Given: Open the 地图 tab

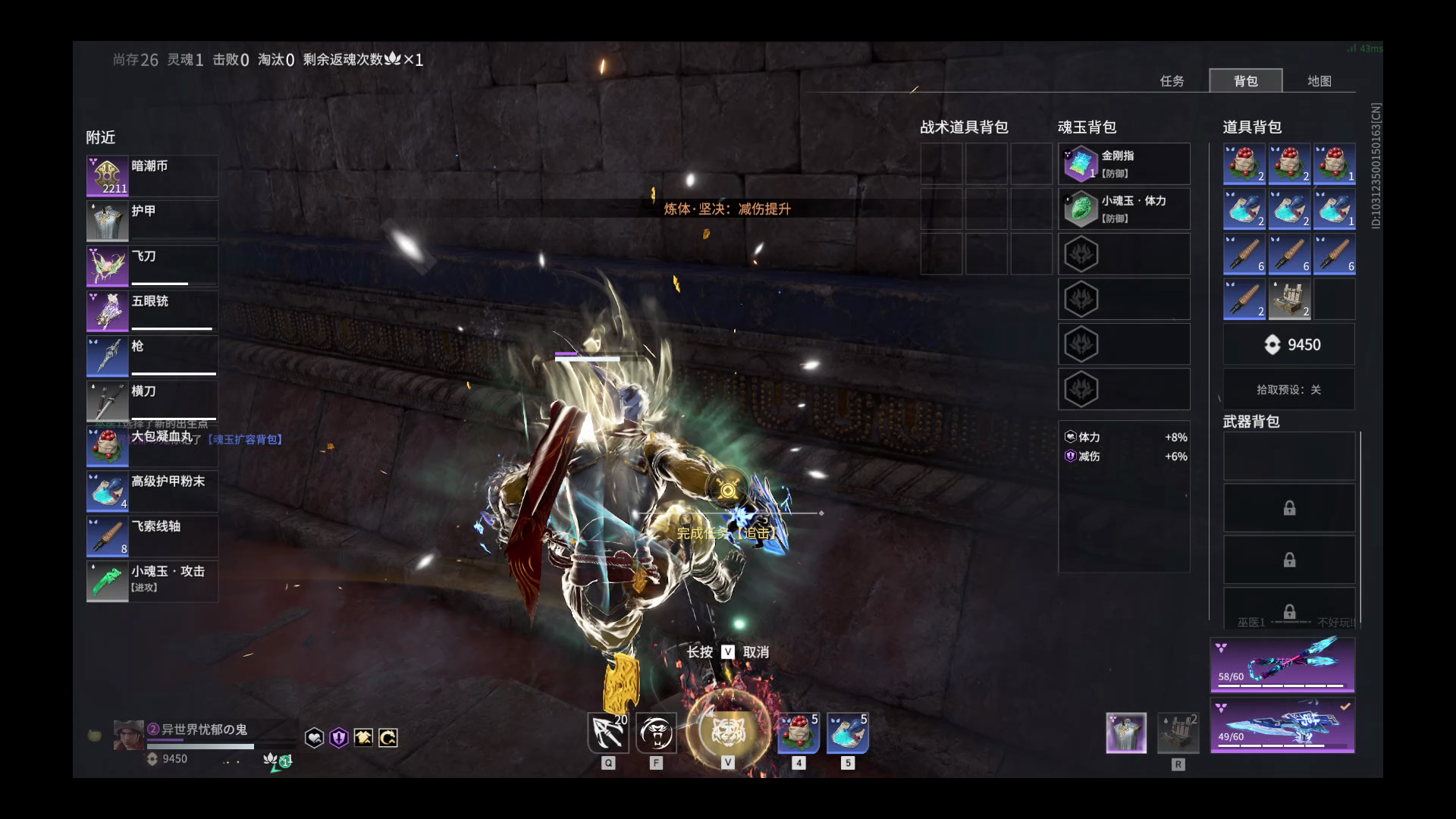Looking at the screenshot, I should (x=1319, y=81).
